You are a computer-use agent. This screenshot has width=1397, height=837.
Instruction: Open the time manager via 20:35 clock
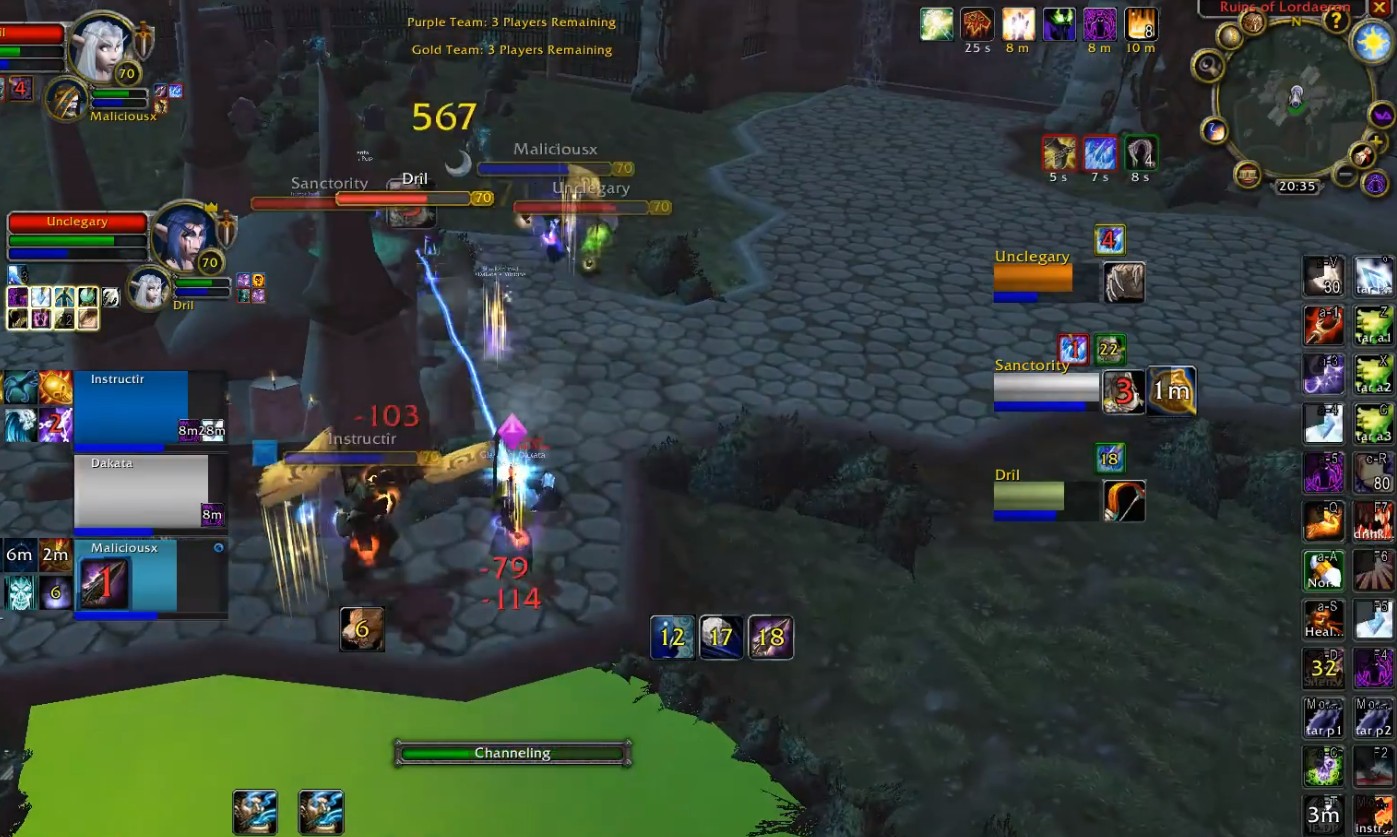[1297, 184]
